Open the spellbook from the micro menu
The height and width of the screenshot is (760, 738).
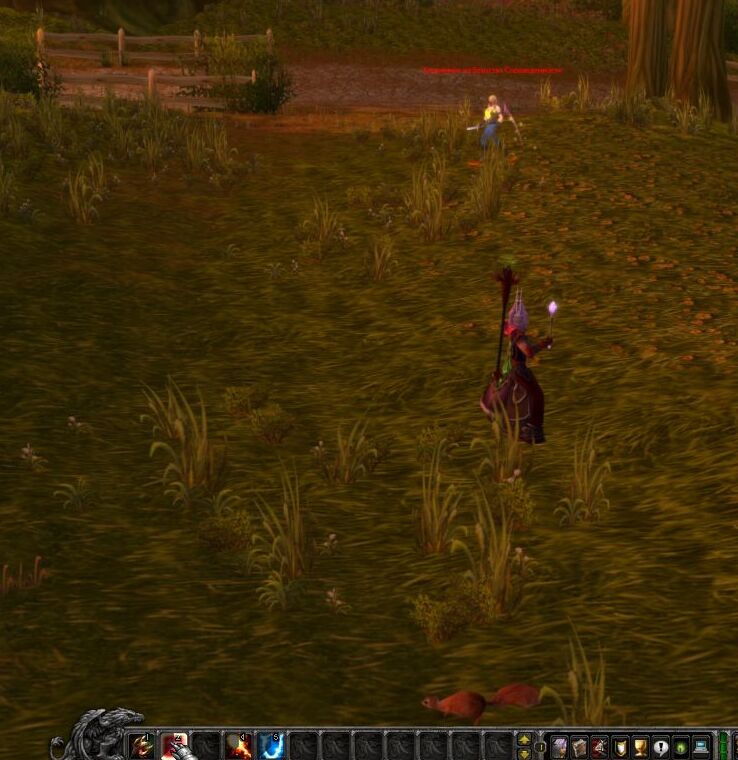coord(579,747)
